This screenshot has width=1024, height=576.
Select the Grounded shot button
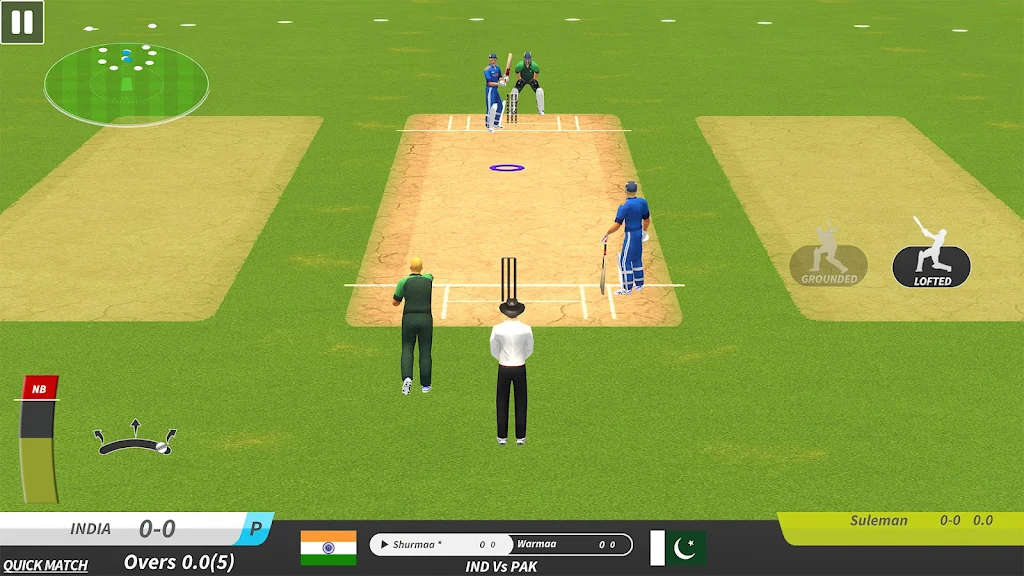pyautogui.click(x=828, y=264)
